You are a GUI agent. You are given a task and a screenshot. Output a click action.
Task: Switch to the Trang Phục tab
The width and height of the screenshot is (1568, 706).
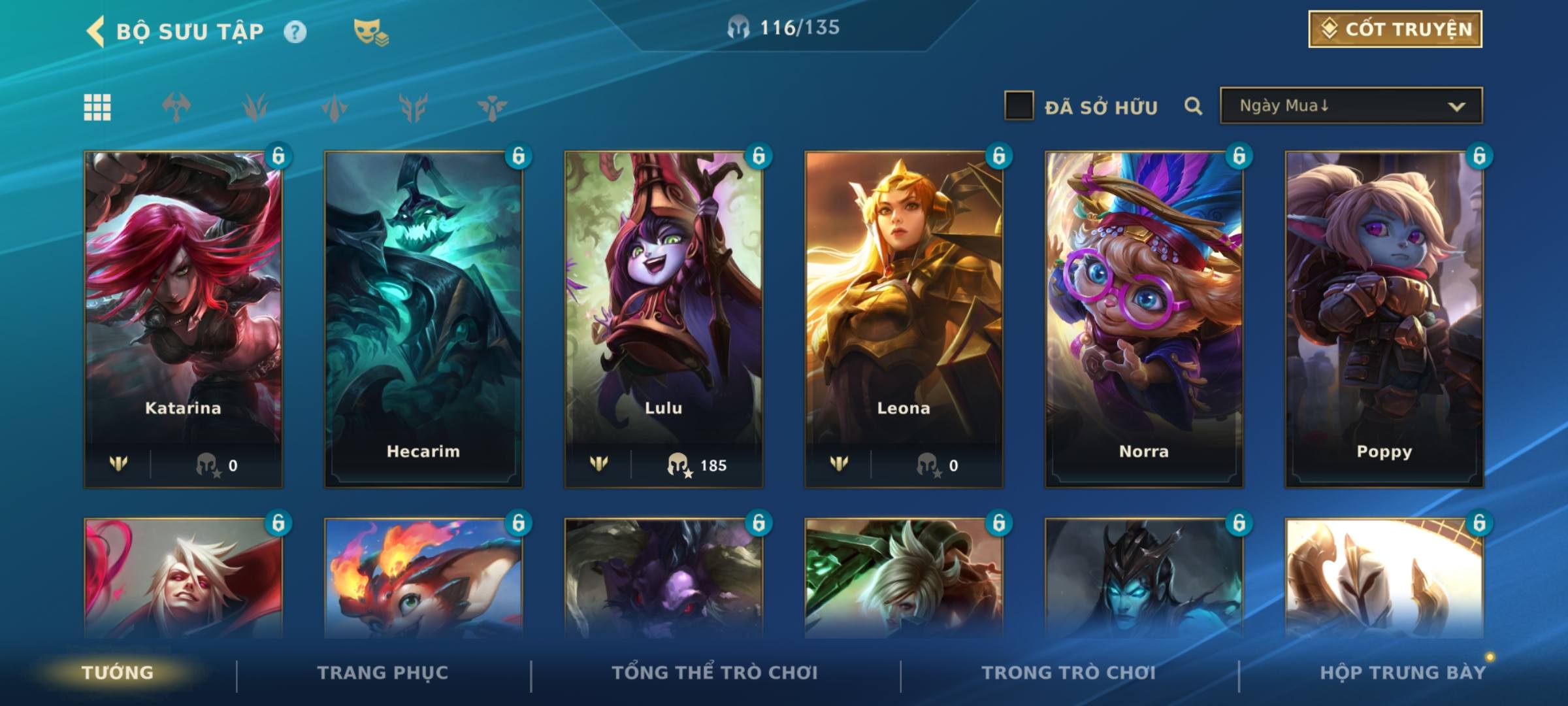[x=383, y=673]
